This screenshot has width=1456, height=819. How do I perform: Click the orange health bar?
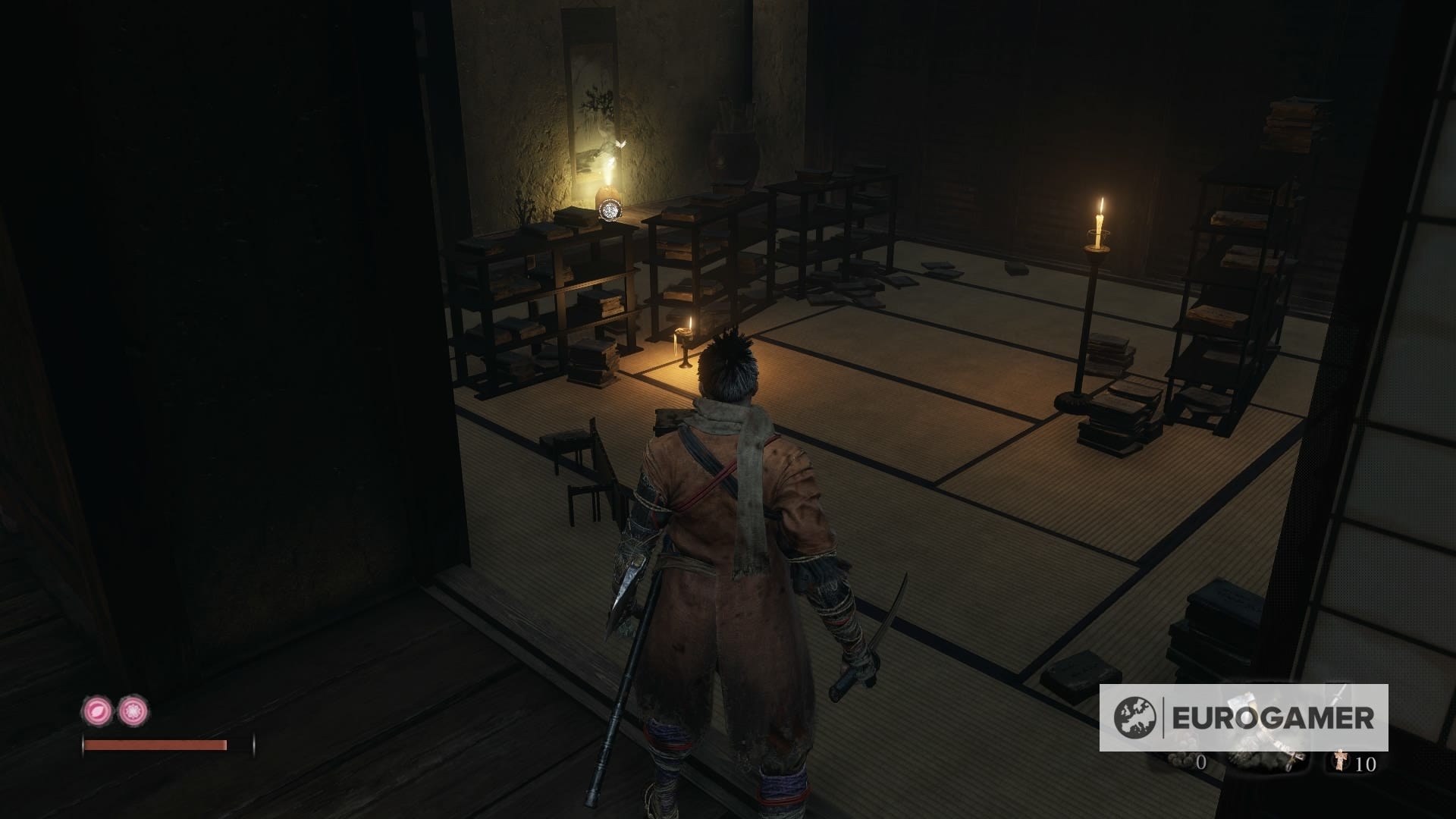tap(155, 745)
